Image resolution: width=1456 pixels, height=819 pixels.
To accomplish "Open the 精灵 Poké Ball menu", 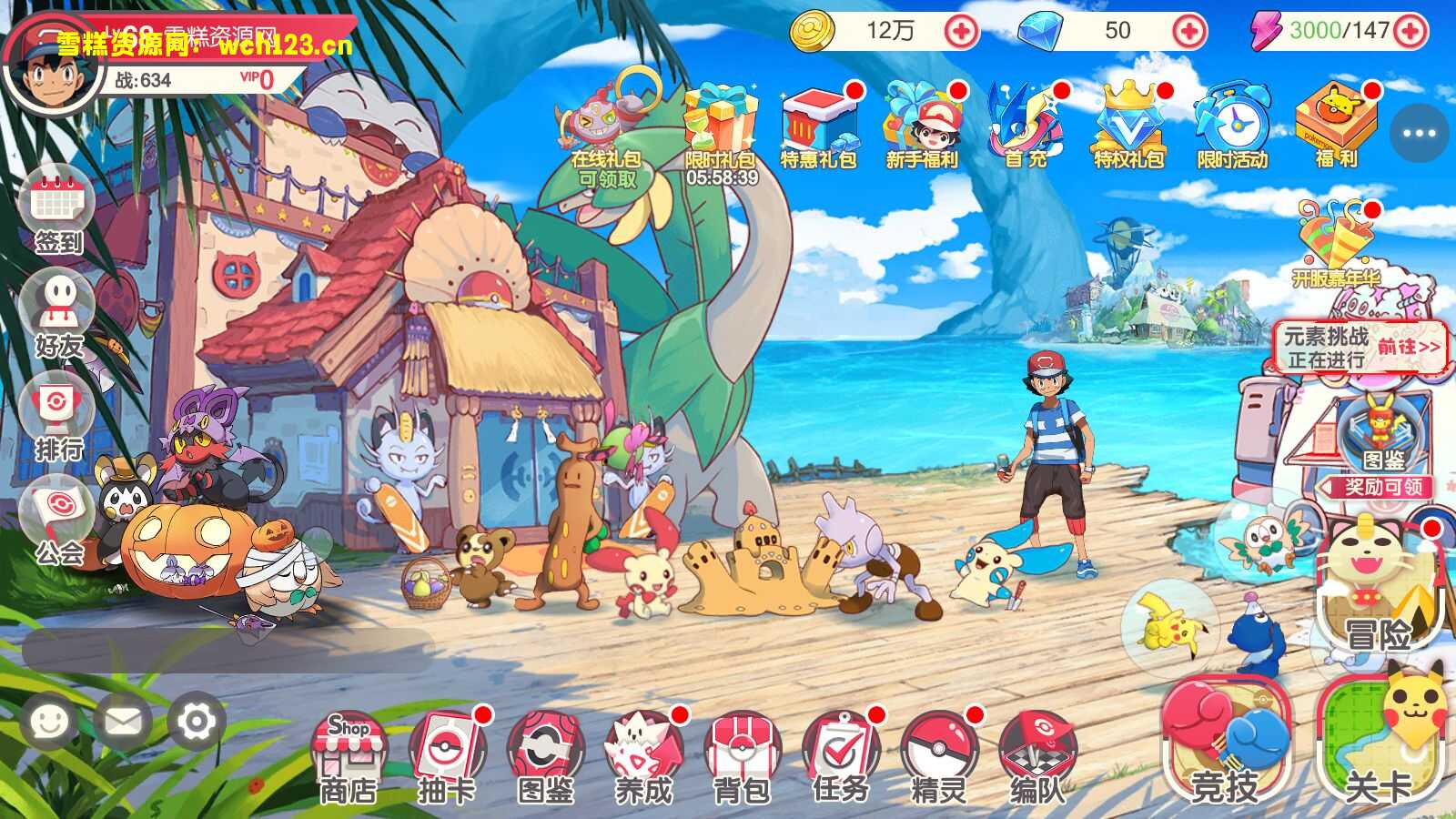I will [938, 755].
